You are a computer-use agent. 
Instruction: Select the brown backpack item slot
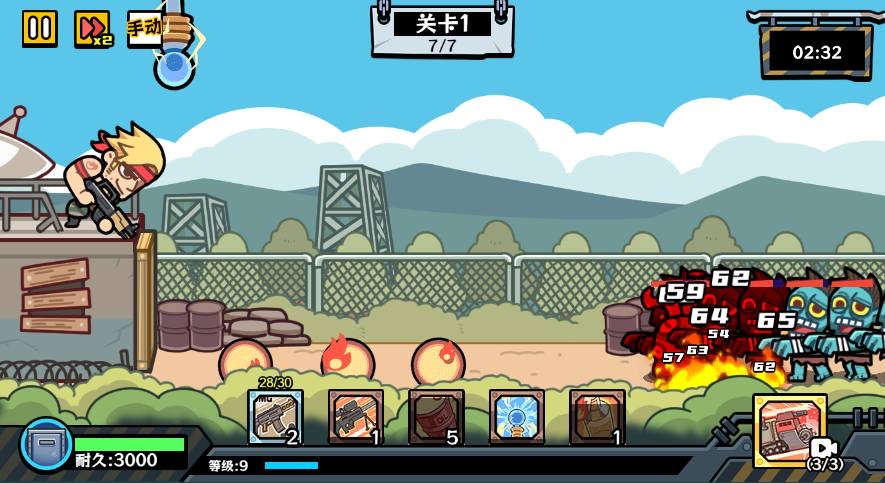[598, 417]
